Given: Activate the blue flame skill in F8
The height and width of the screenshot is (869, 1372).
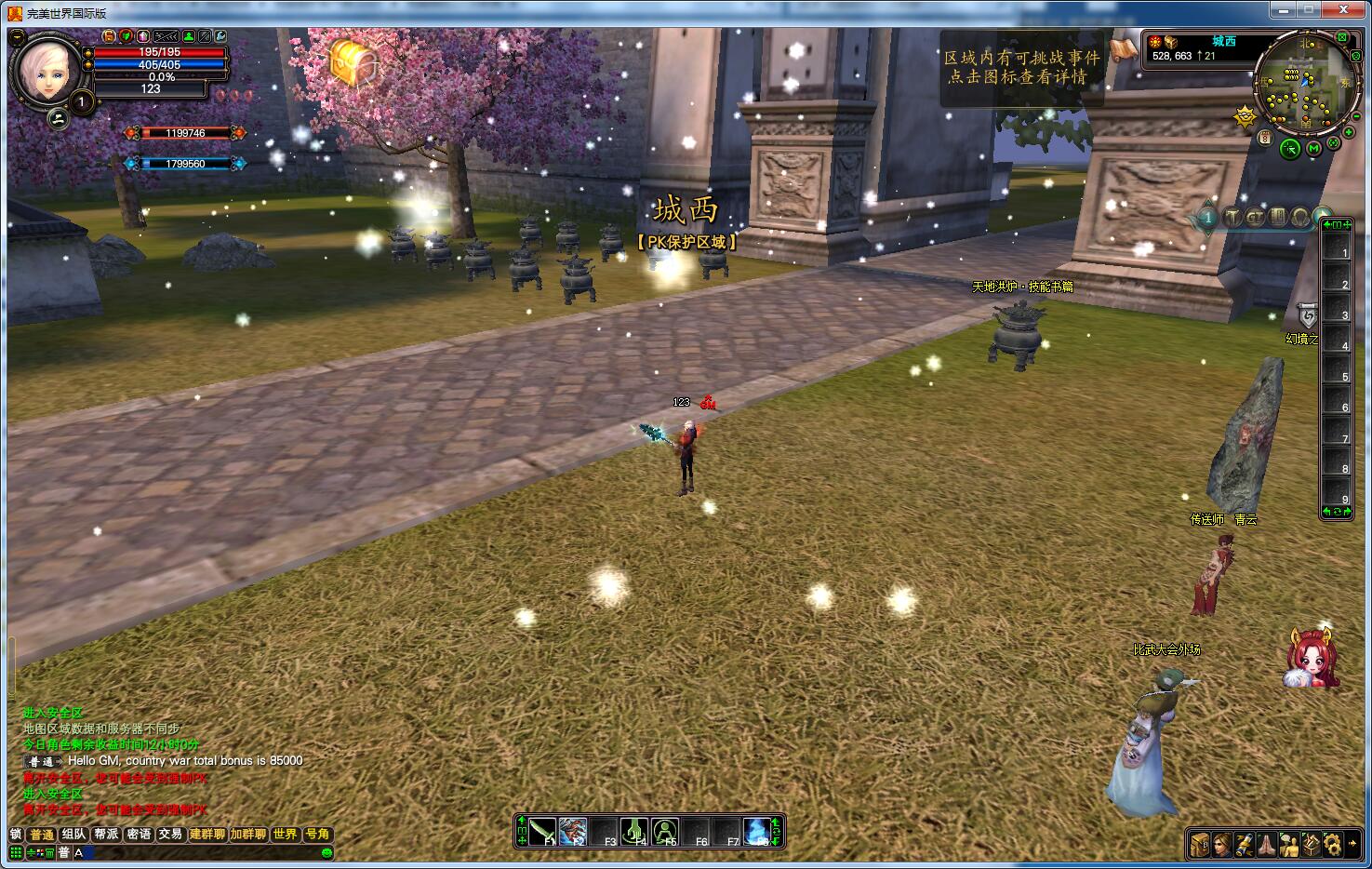Looking at the screenshot, I should click(758, 831).
